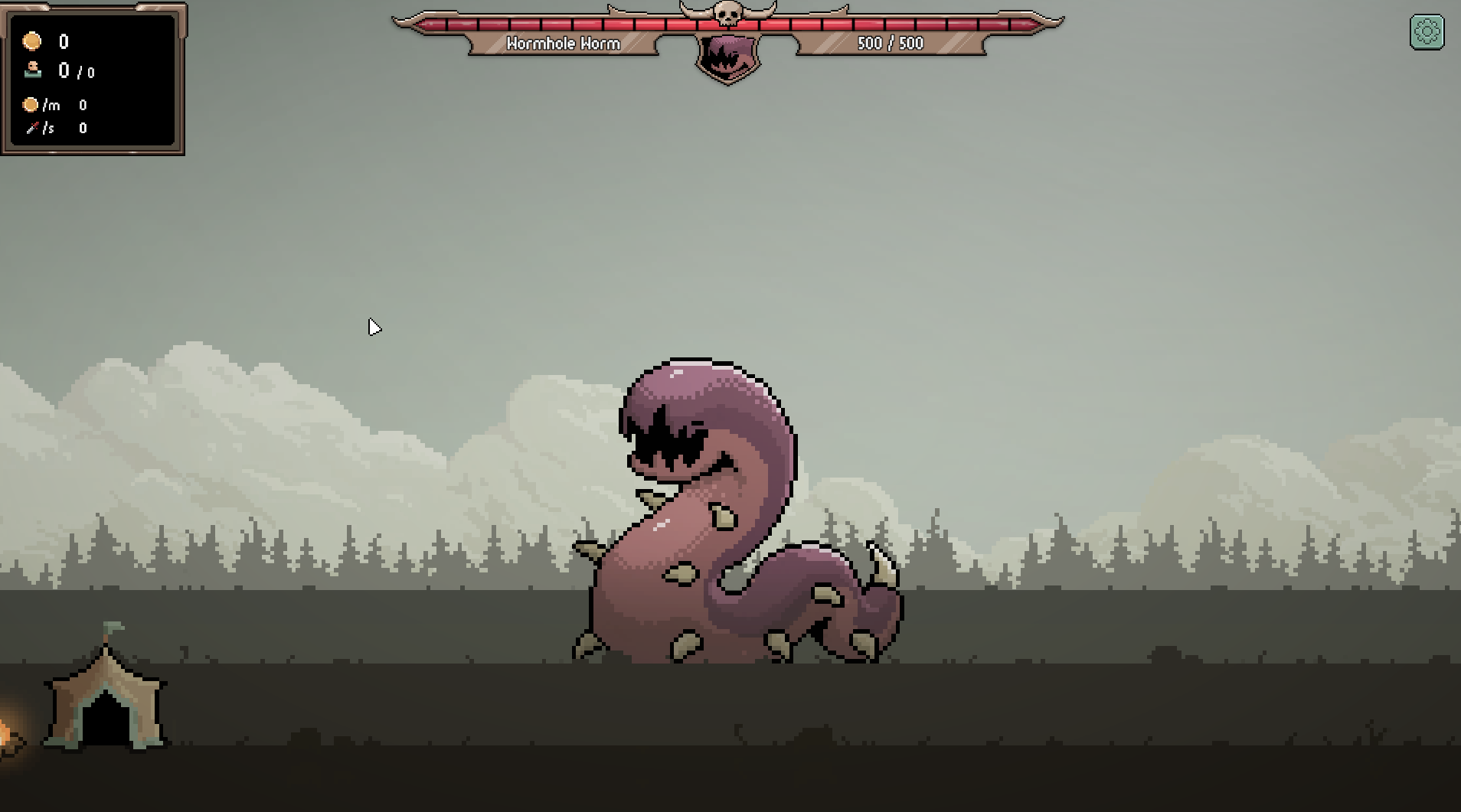
Task: Click the sword damage-per-second icon
Action: 34,129
